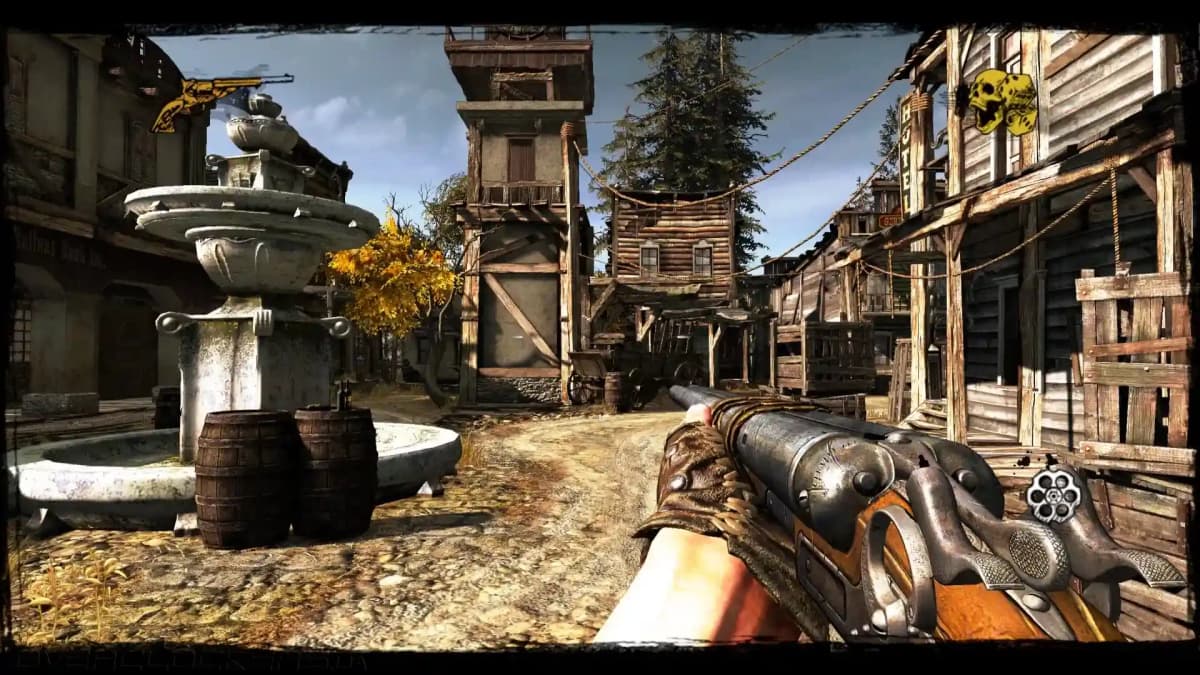This screenshot has width=1200, height=675.
Task: Select the yellow skulls icon
Action: 1001,101
